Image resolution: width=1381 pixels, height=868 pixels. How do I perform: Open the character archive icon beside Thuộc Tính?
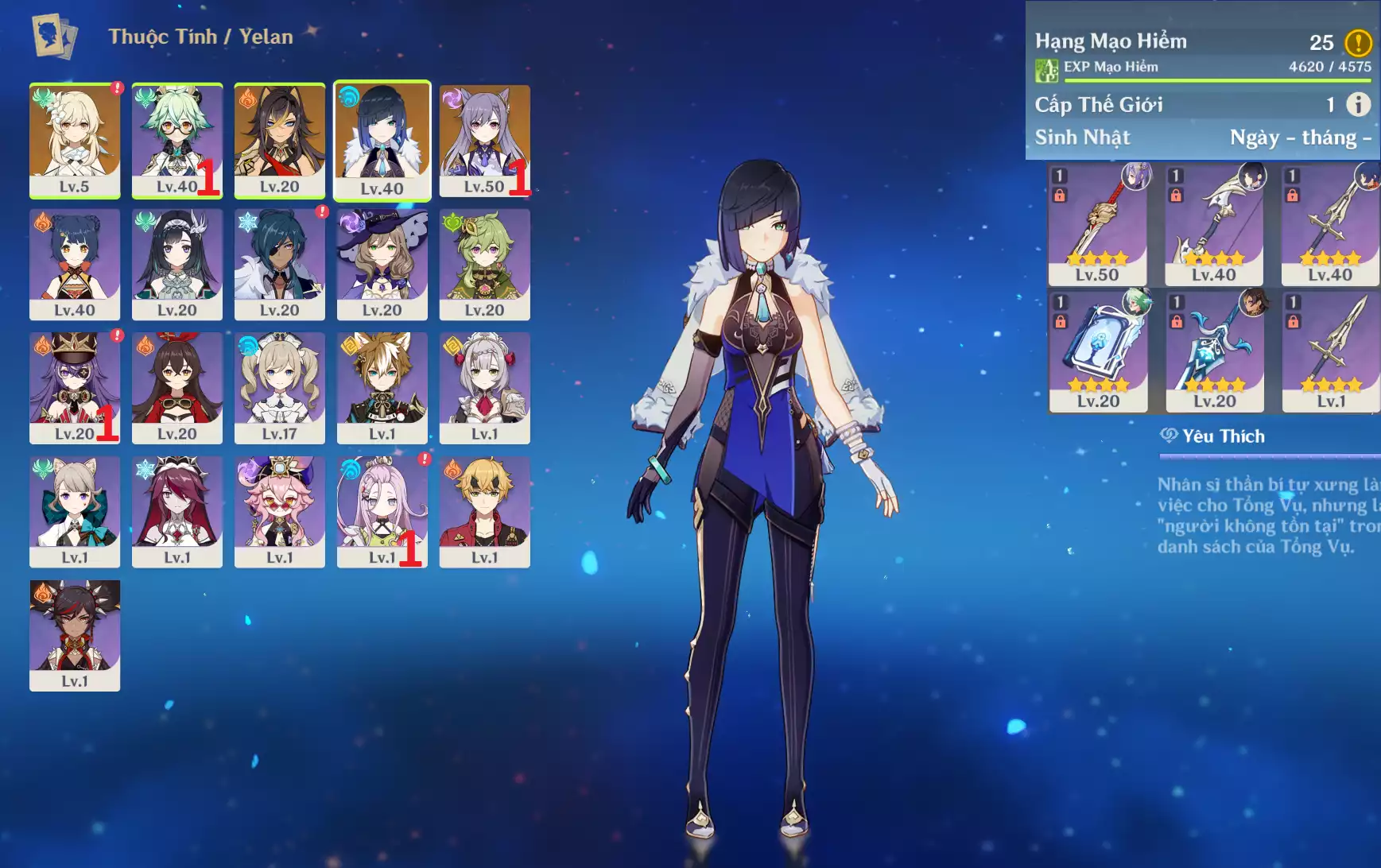(x=54, y=37)
